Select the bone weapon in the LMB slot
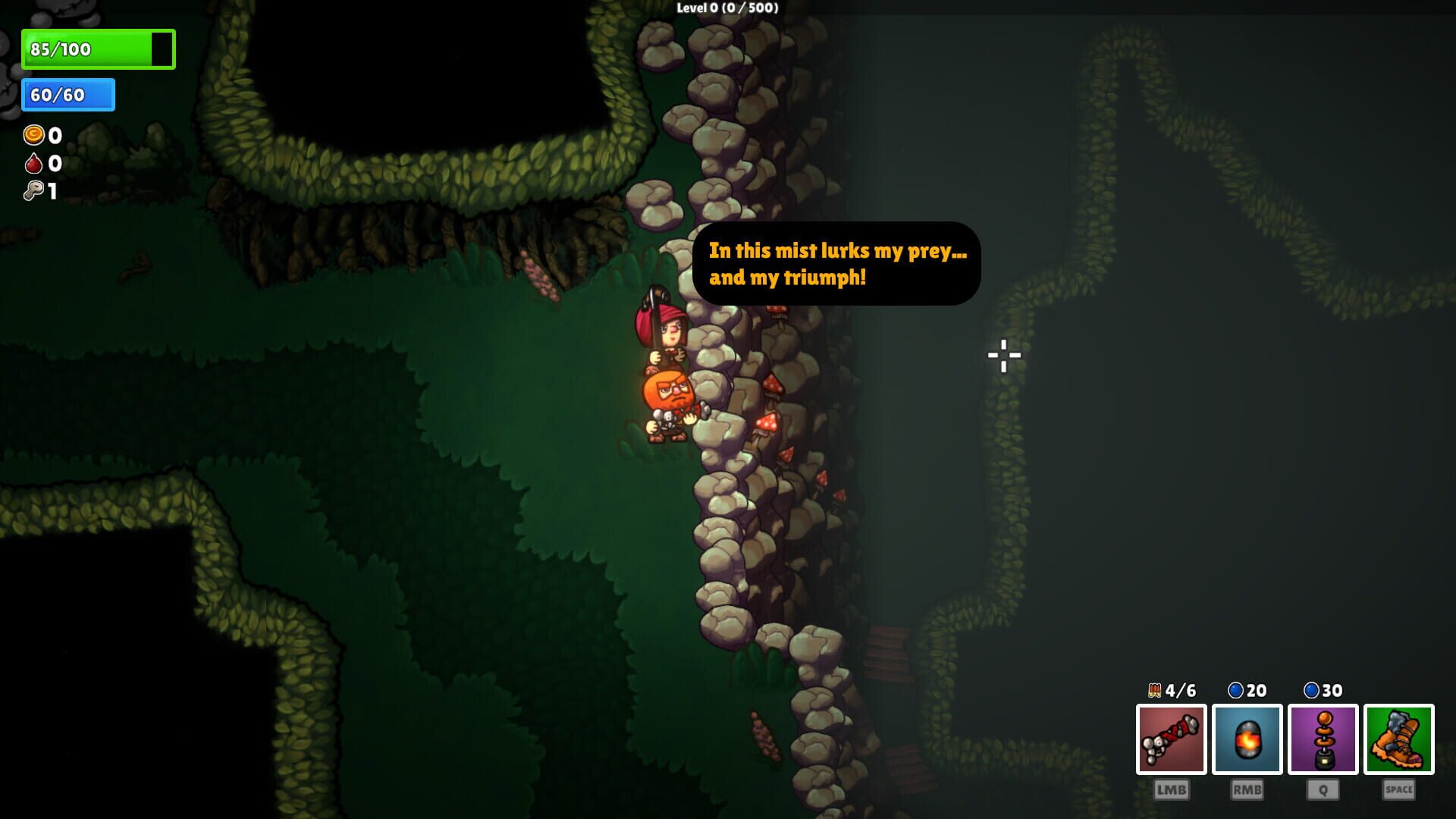 tap(1171, 739)
